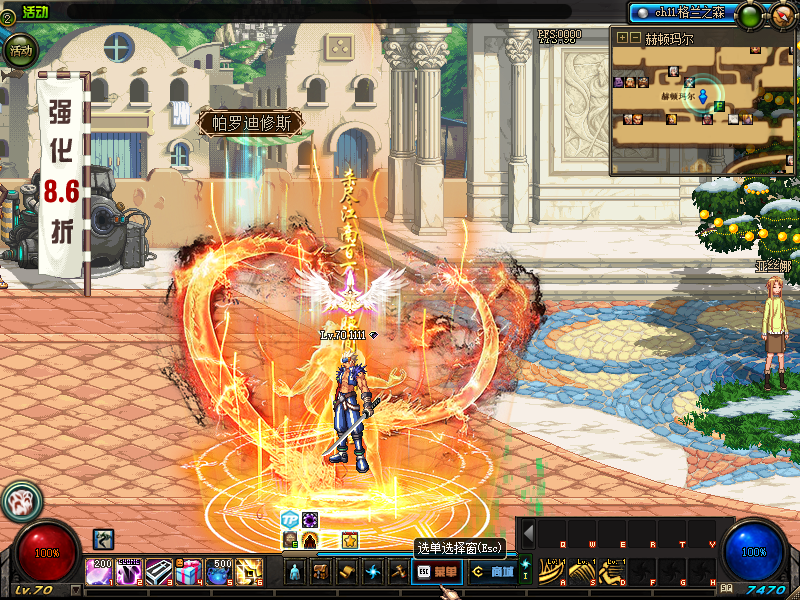800x600 pixels.
Task: Click the treasure chest inventory icon
Action: pyautogui.click(x=321, y=572)
